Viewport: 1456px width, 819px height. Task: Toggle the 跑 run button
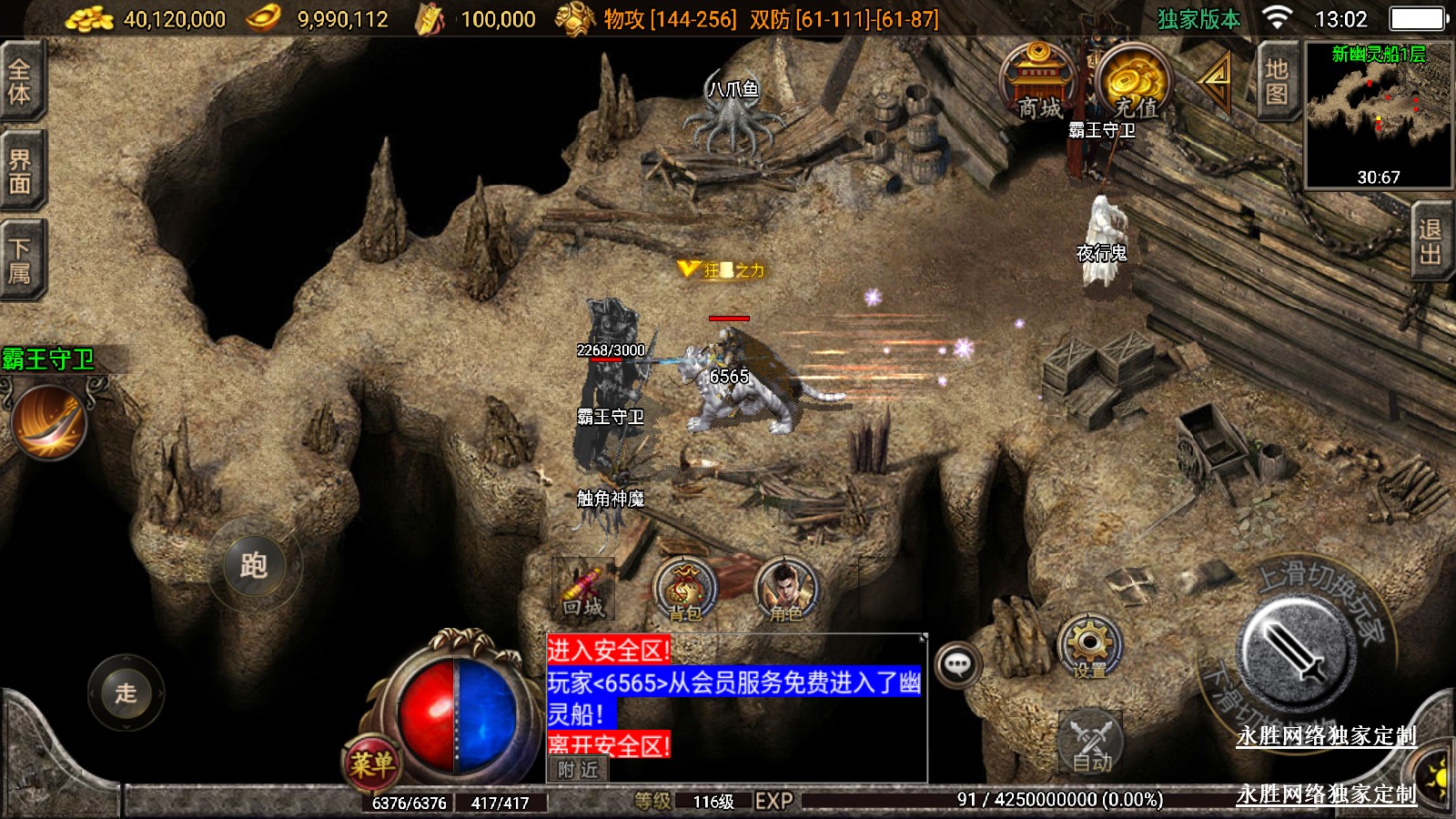point(254,566)
